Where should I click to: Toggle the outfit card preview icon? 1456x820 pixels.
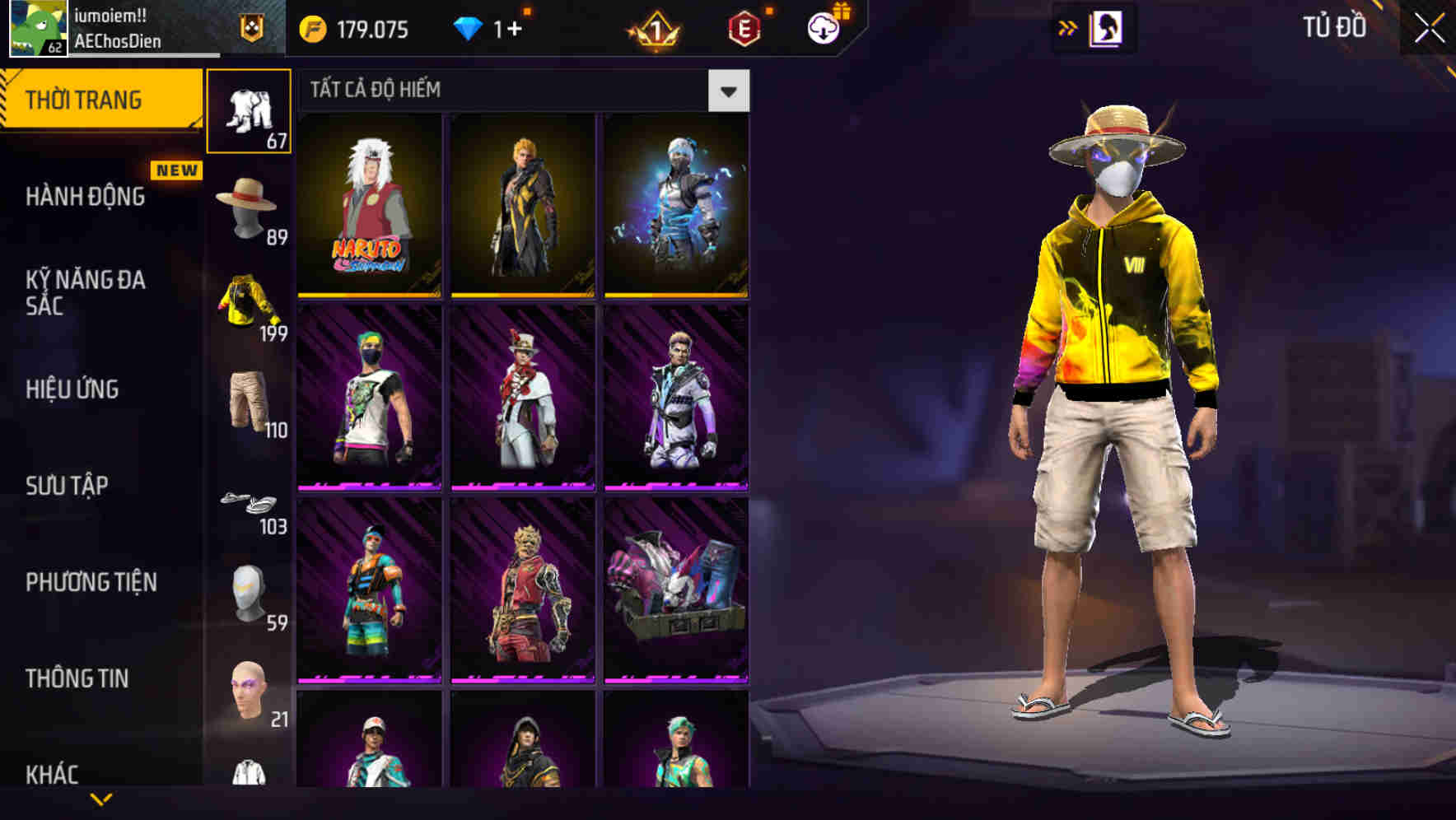[1108, 27]
